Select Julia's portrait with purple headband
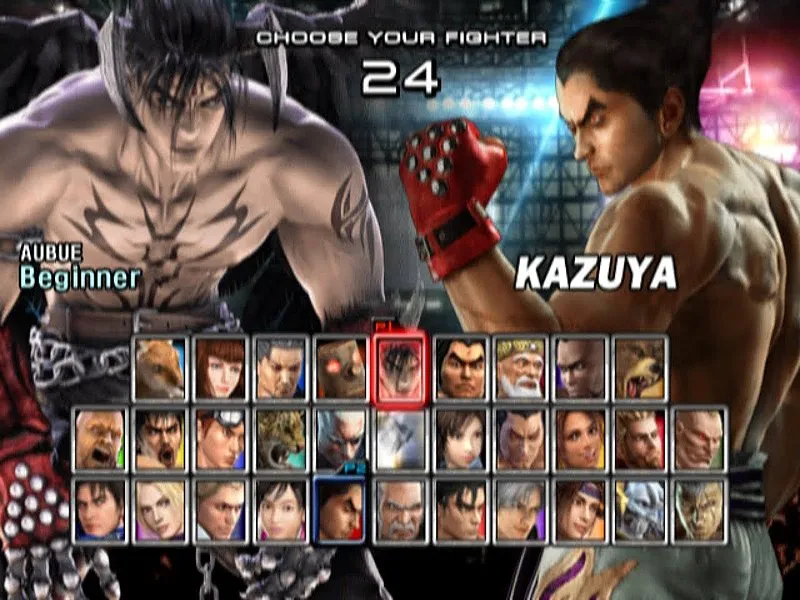The image size is (800, 600). (581, 510)
